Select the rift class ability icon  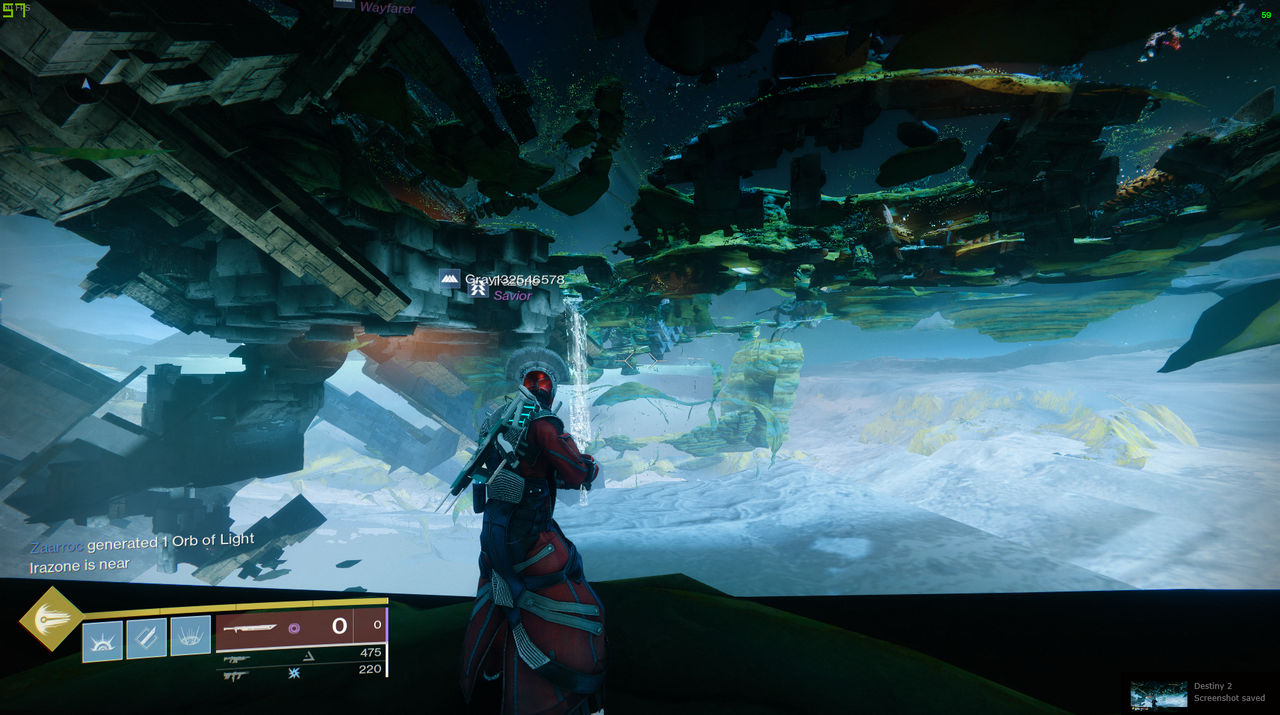[190, 635]
